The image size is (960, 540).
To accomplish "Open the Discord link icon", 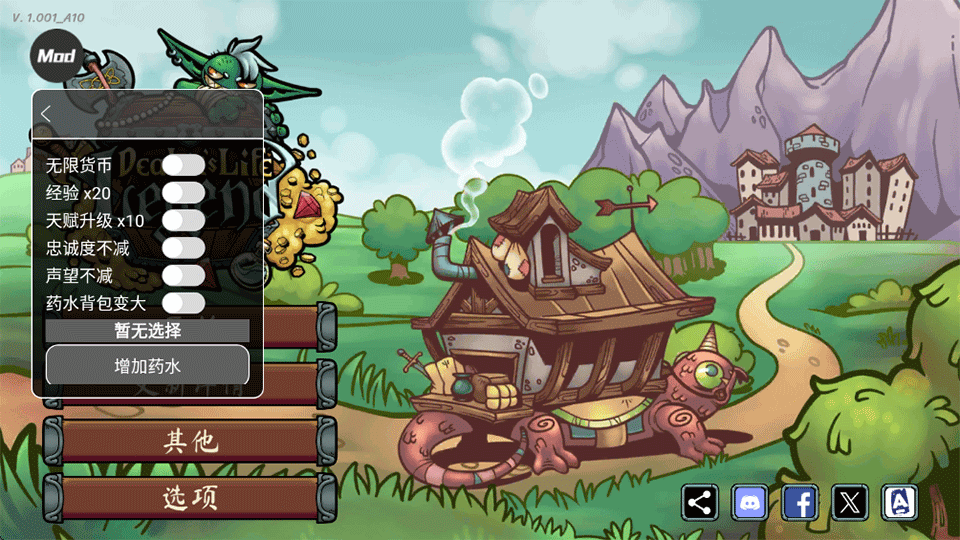I will click(750, 502).
